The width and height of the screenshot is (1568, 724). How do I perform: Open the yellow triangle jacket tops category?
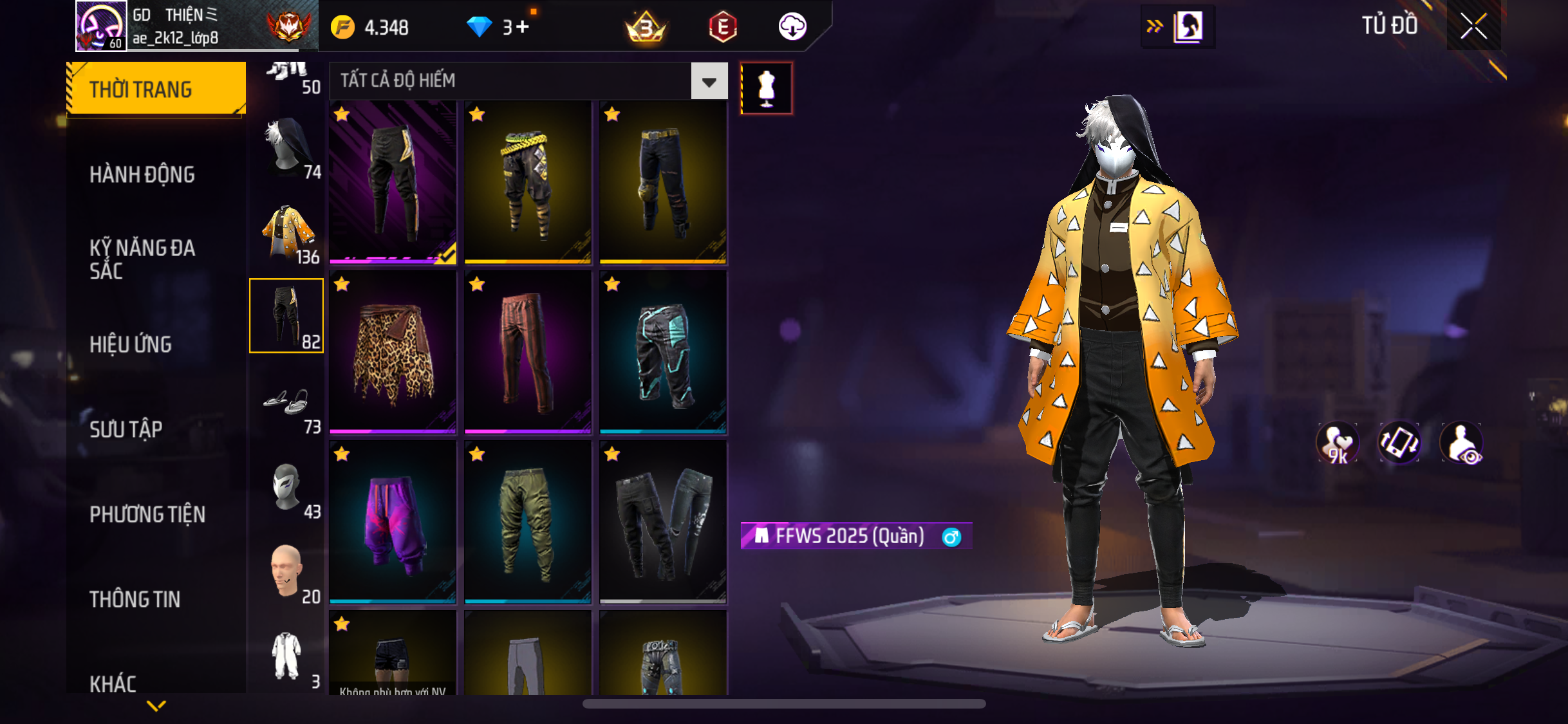(x=287, y=232)
